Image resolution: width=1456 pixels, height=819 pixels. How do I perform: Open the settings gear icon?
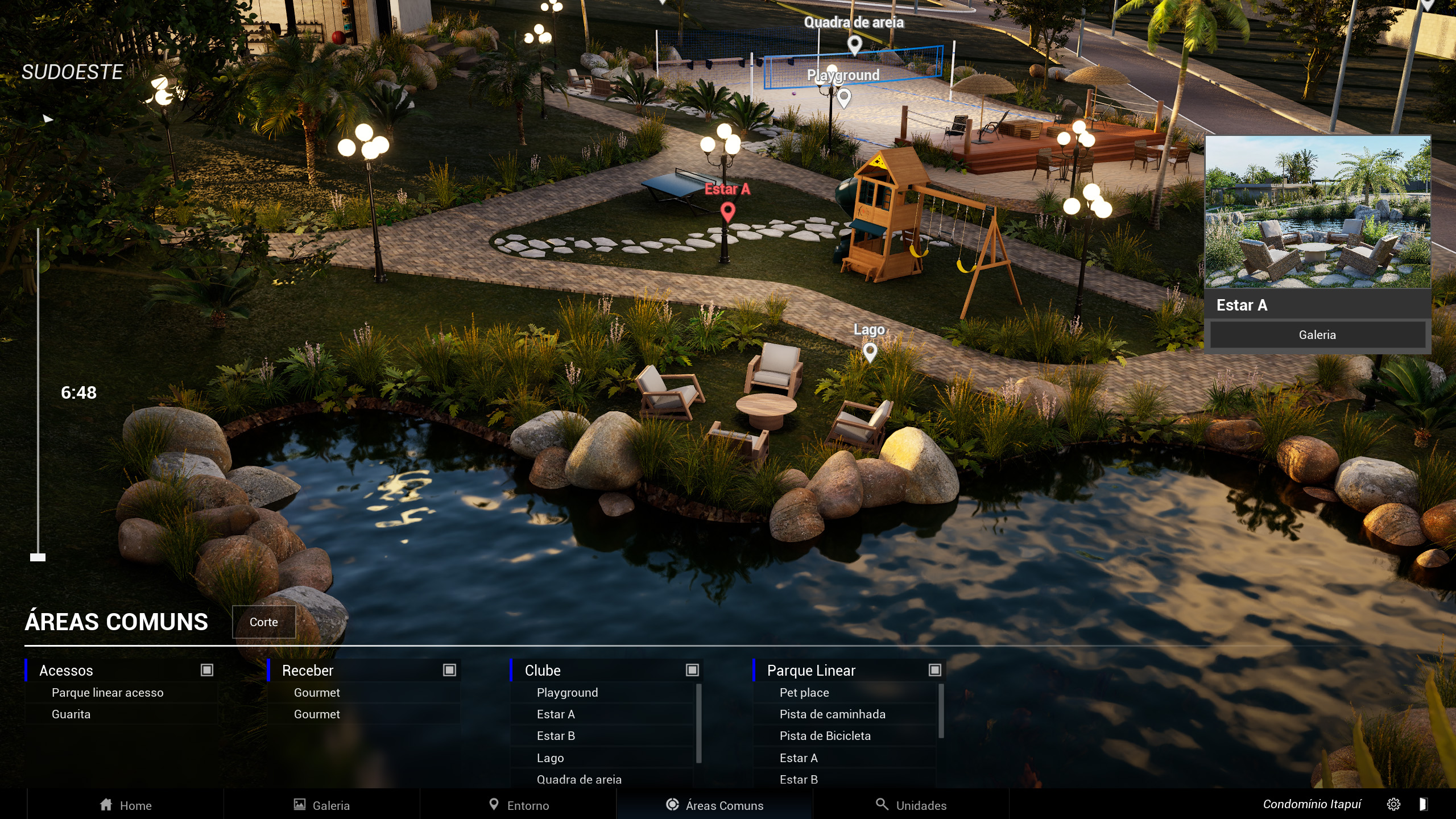(x=1393, y=804)
